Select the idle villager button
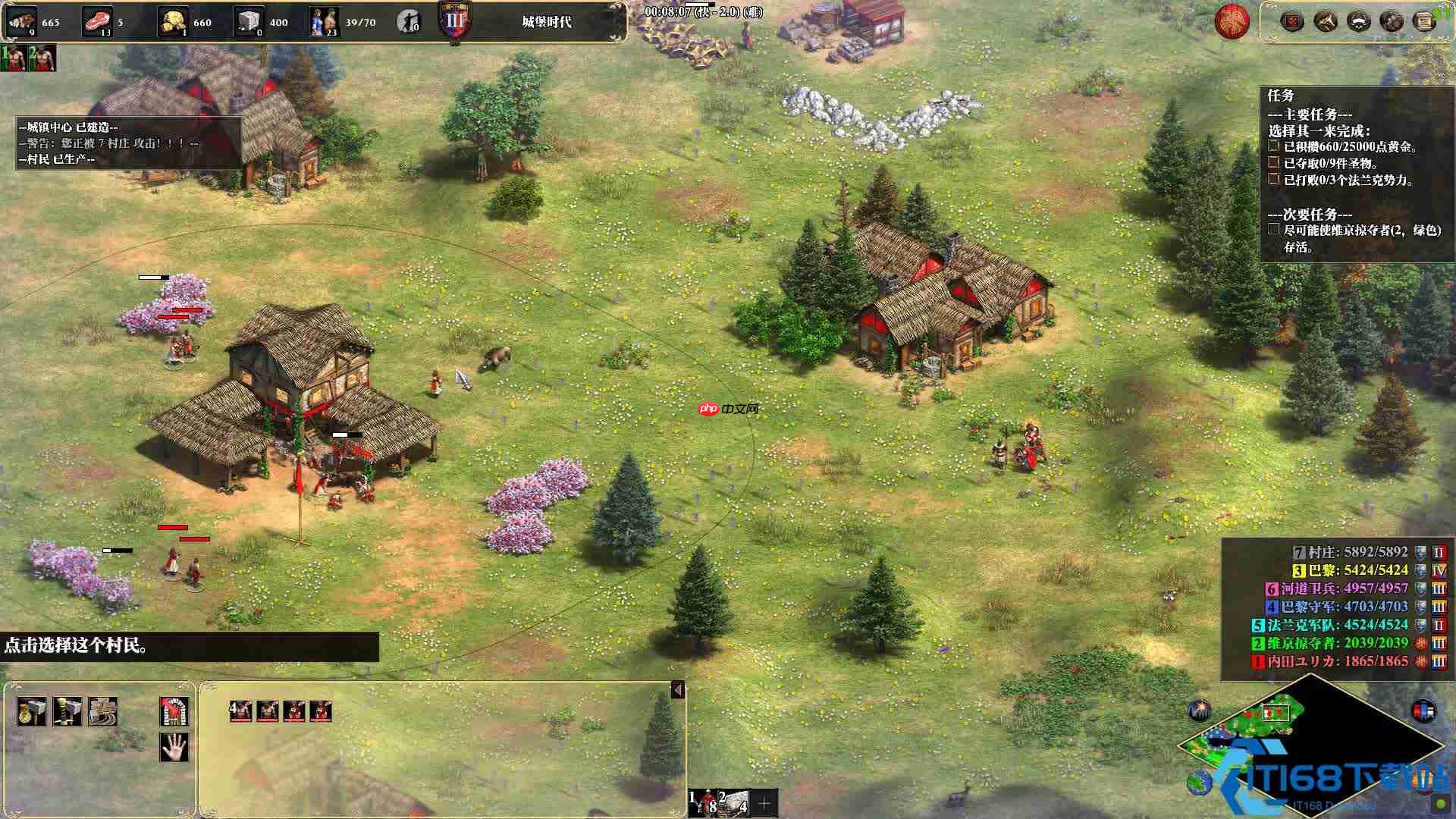The width and height of the screenshot is (1456, 819). (409, 21)
